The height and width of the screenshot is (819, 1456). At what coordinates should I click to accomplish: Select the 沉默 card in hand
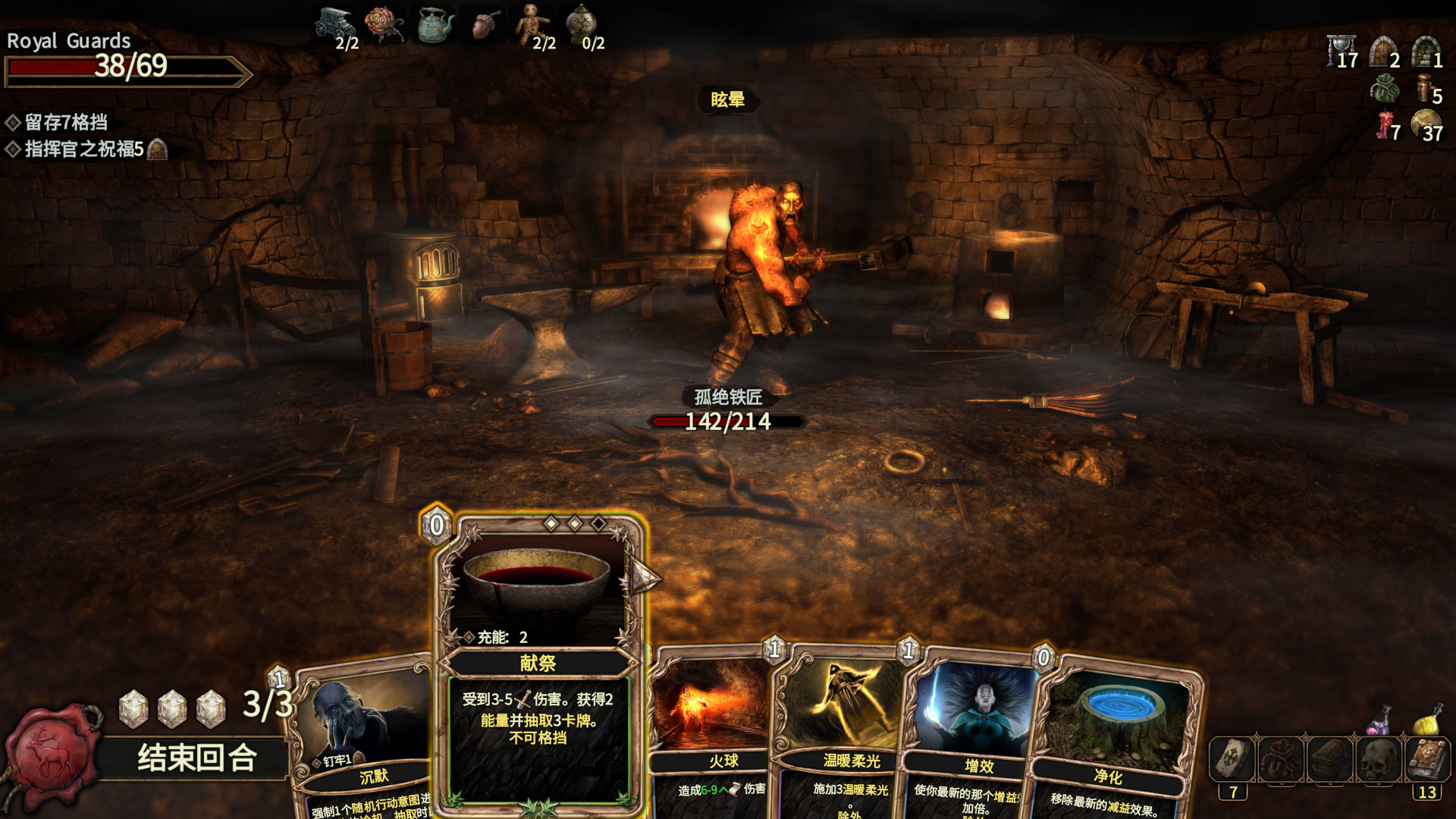pos(364,736)
